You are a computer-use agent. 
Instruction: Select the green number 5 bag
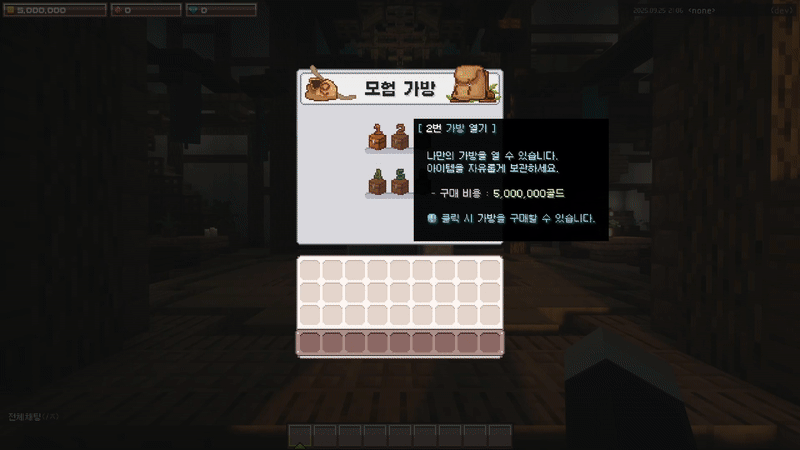coord(400,183)
